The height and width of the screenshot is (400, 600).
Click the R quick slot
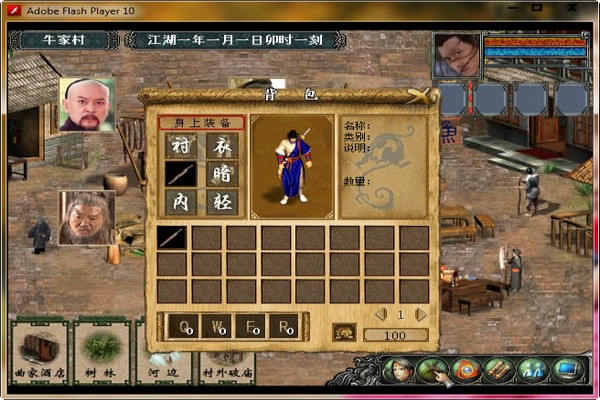point(286,328)
